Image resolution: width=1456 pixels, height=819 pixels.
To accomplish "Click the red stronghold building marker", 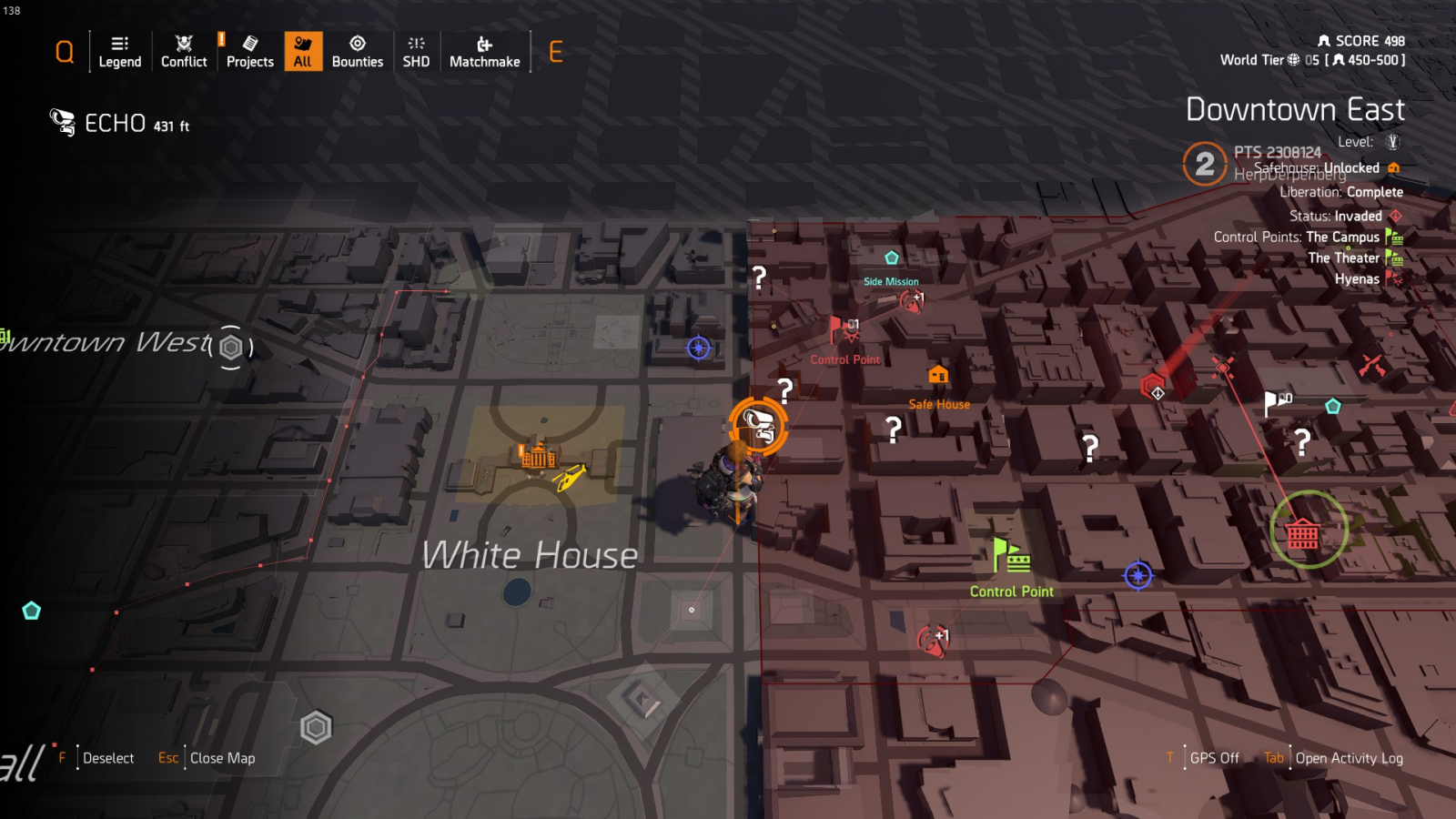I will 1302,533.
